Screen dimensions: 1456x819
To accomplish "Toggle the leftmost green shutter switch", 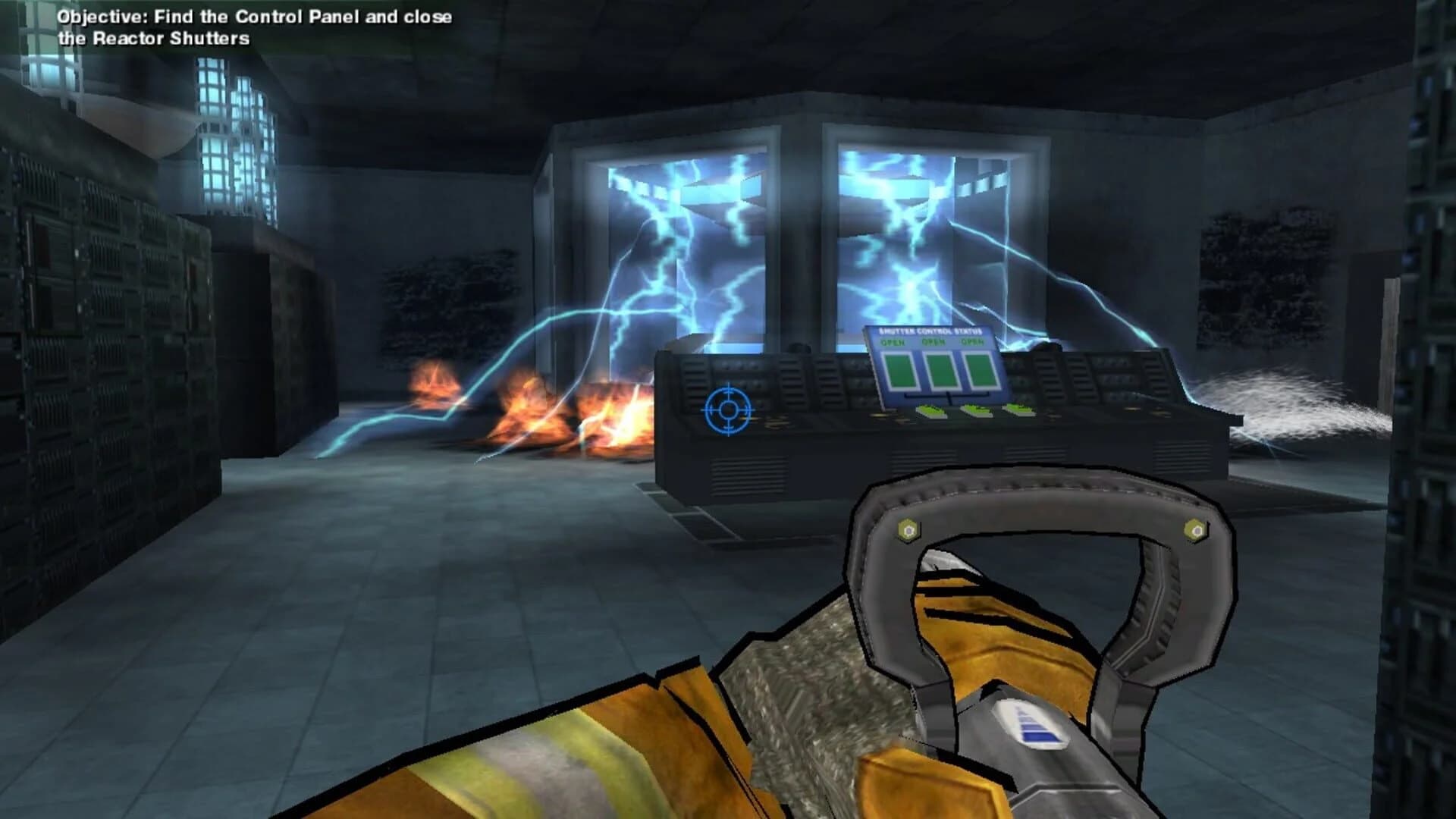I will 931,411.
